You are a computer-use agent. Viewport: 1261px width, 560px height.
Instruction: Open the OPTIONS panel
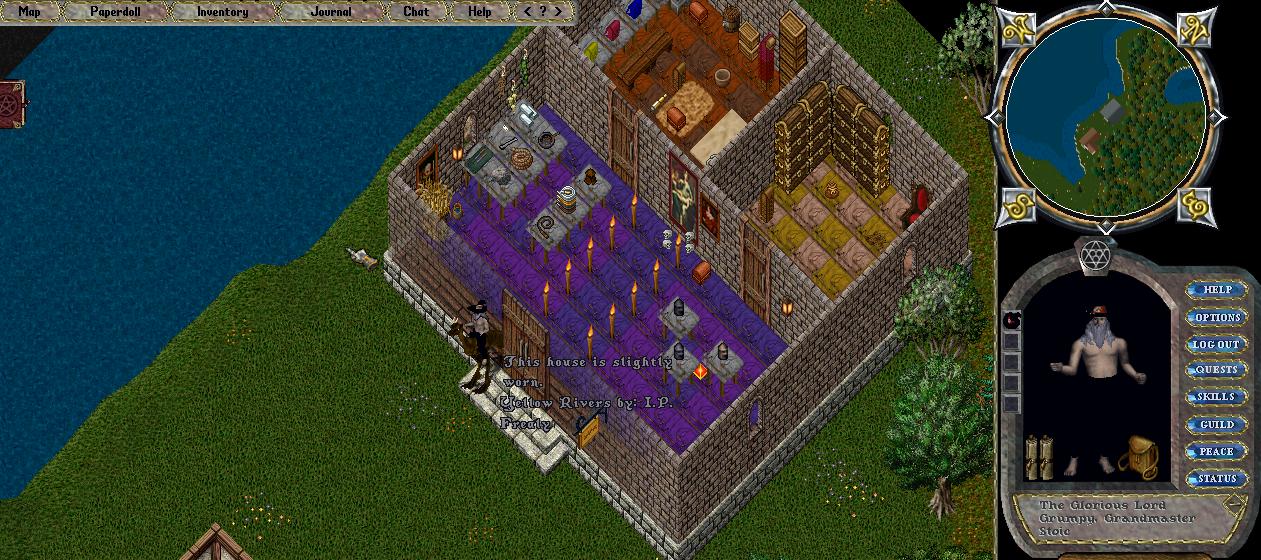coord(1216,317)
